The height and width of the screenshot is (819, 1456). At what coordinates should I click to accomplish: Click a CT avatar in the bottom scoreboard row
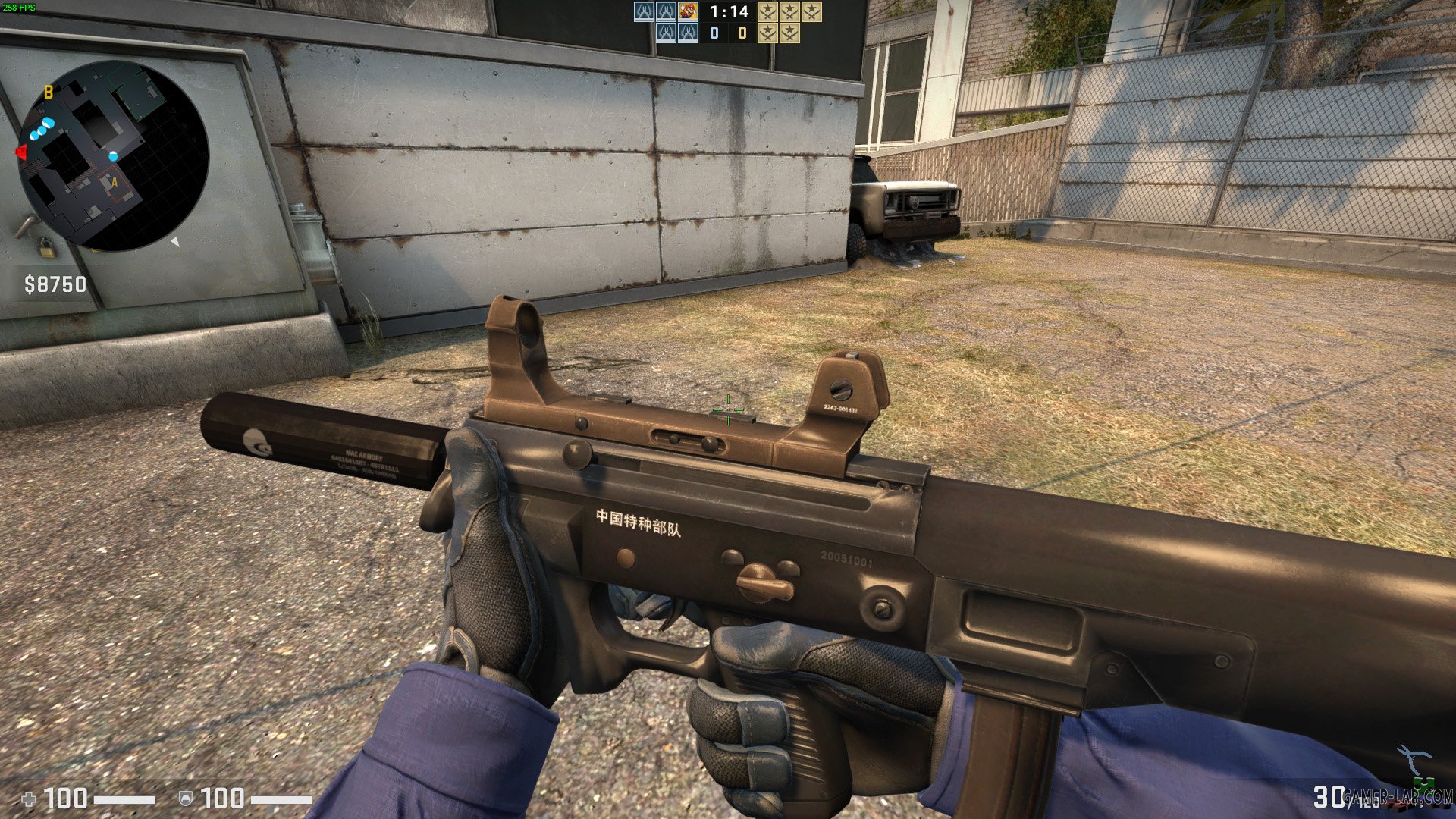click(x=666, y=33)
